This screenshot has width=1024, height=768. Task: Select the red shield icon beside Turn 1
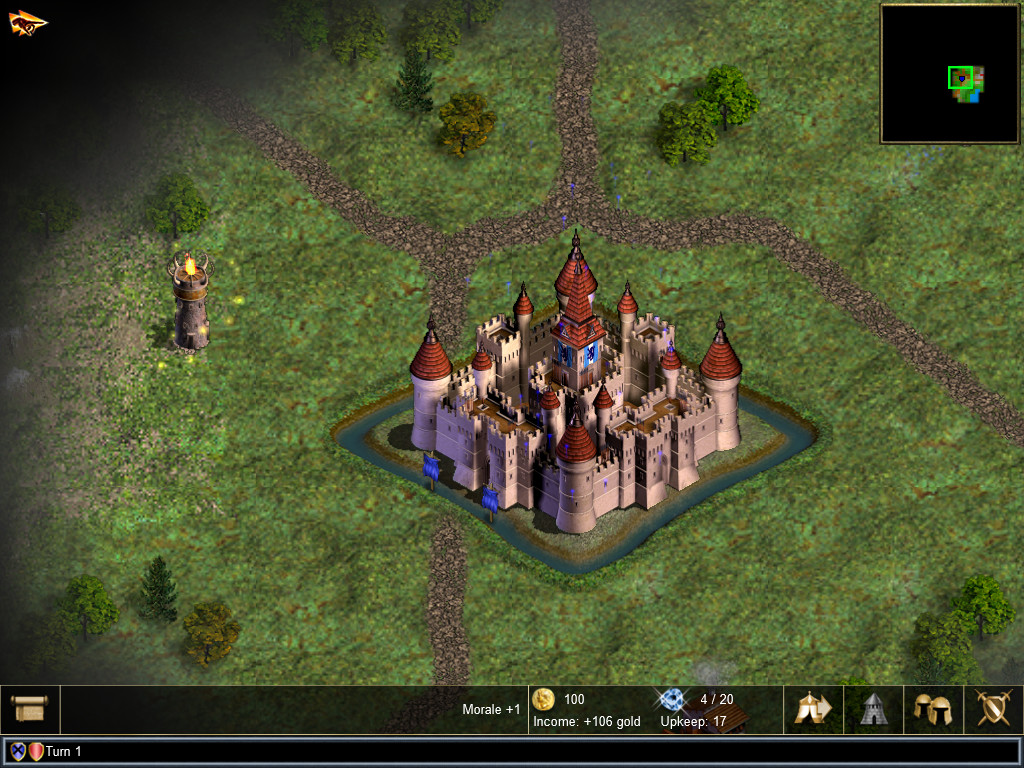coord(36,751)
